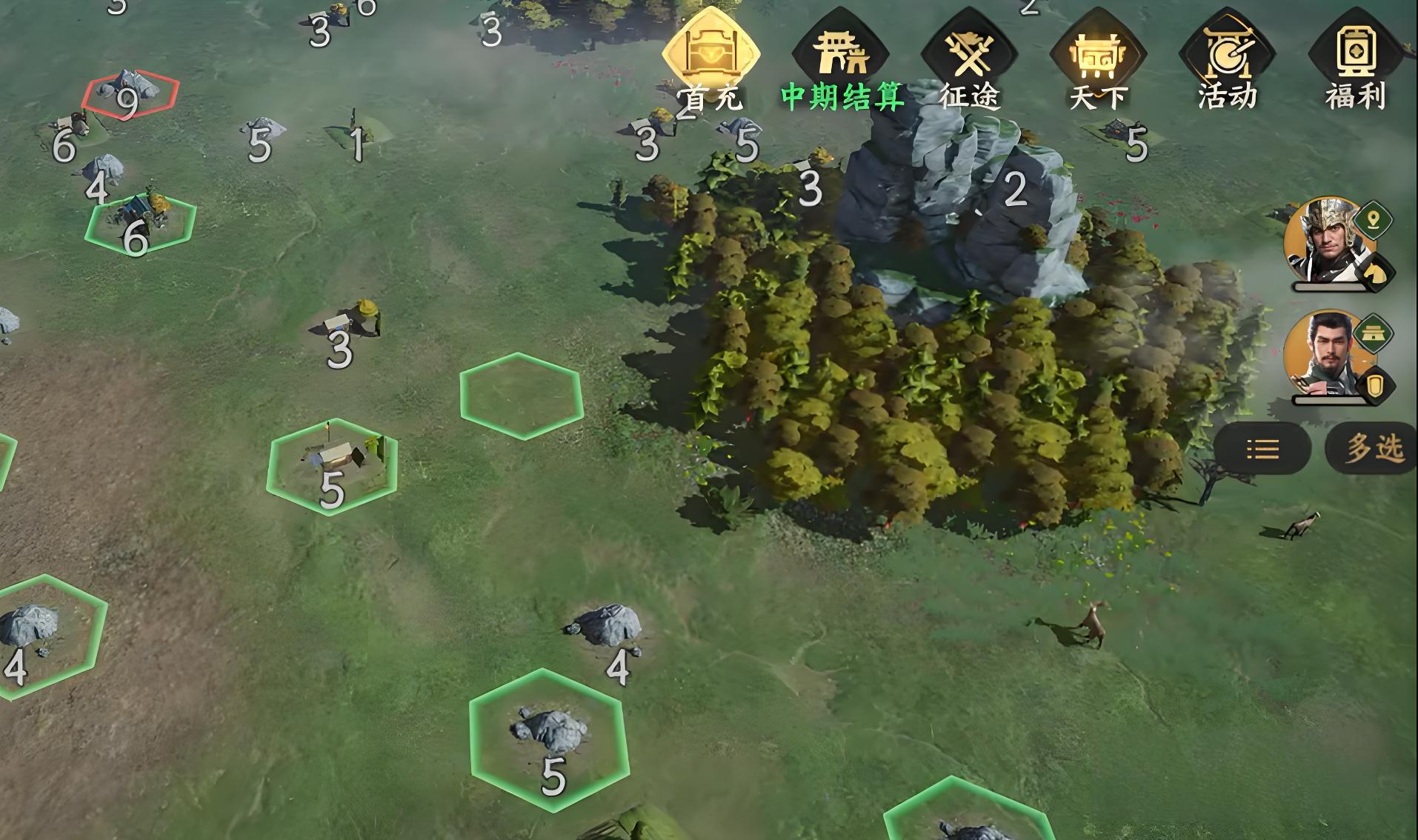Open the army list button
The height and width of the screenshot is (840, 1418).
(x=1262, y=448)
